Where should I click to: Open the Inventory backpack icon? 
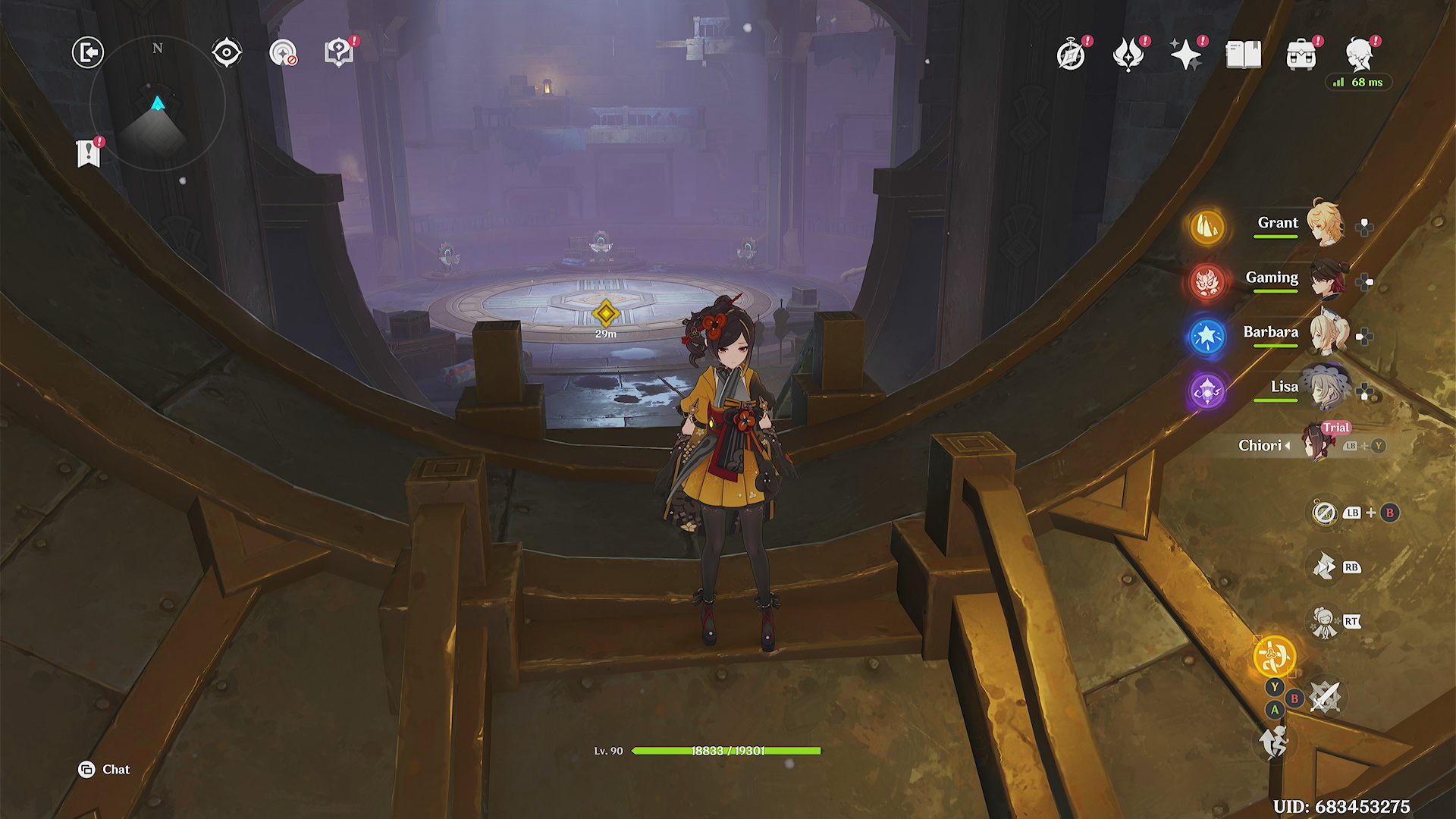(x=1301, y=55)
